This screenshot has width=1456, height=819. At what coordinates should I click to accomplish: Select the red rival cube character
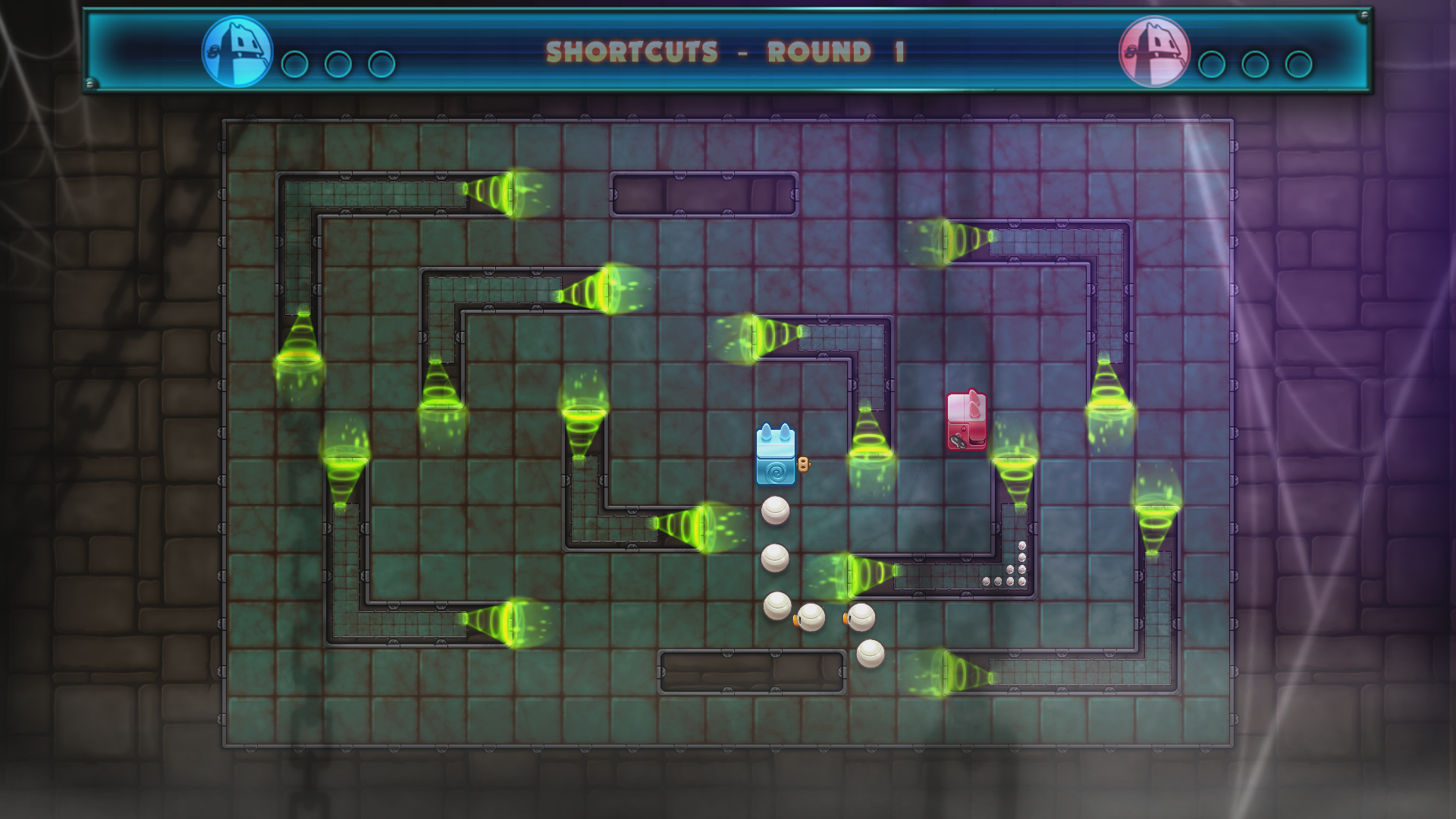[967, 419]
